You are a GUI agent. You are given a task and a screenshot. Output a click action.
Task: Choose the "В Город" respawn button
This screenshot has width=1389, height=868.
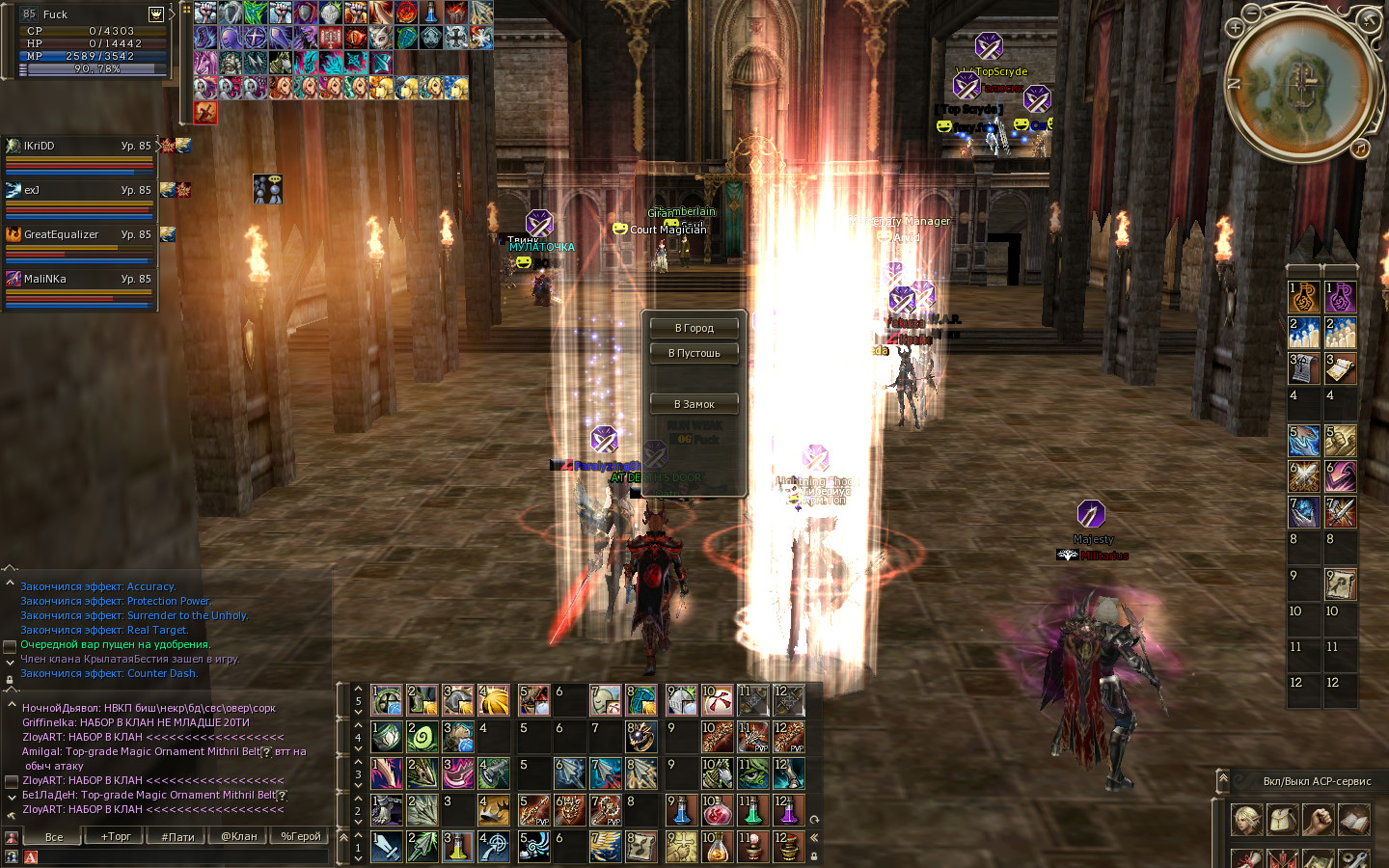[x=694, y=328]
